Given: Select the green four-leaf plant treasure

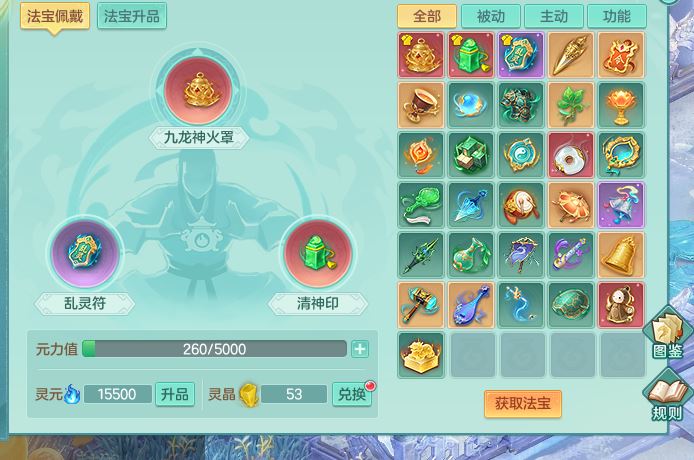Looking at the screenshot, I should pyautogui.click(x=571, y=105).
